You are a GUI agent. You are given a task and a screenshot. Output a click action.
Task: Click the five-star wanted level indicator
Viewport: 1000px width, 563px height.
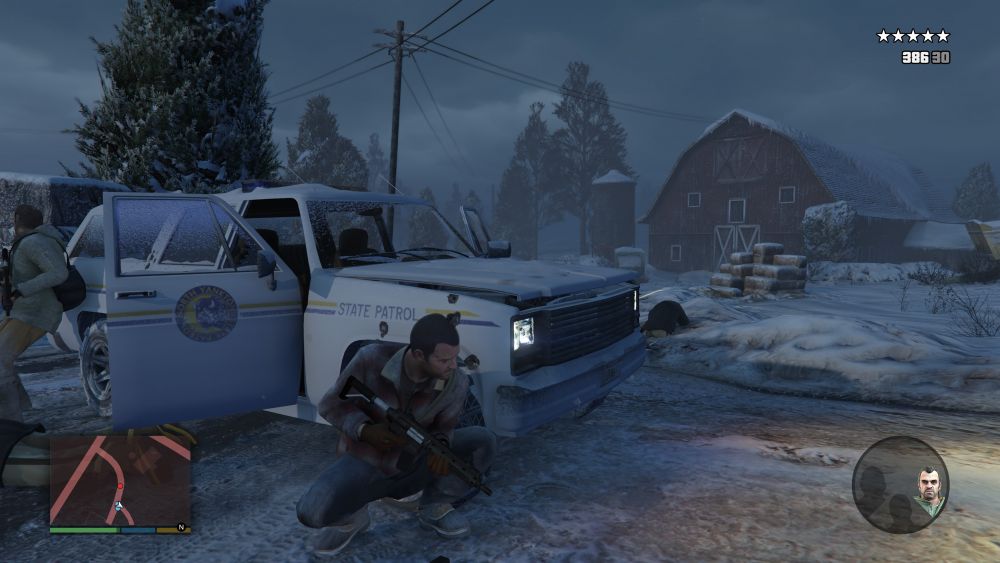(x=912, y=36)
